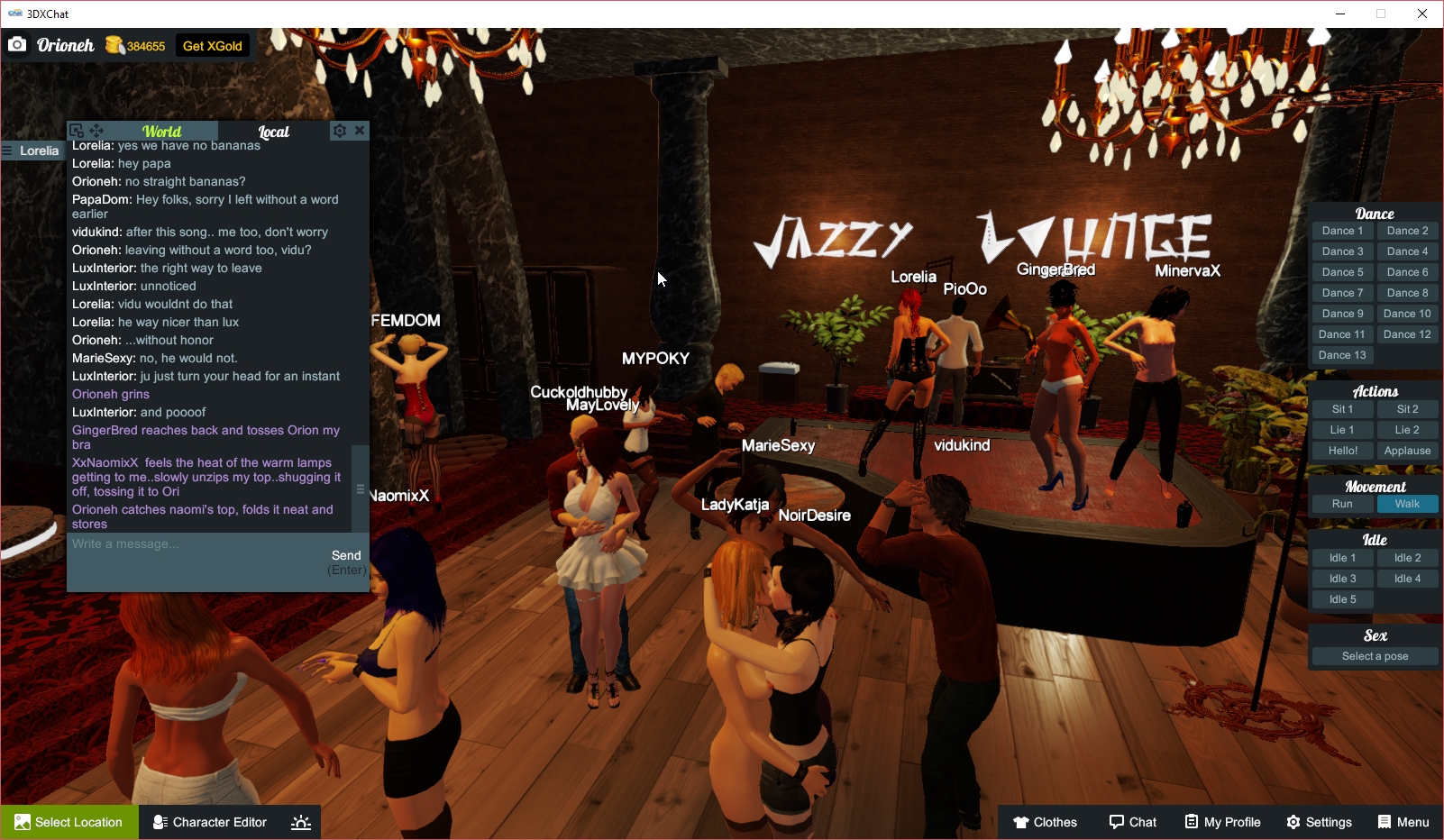Open the Clothes panel via the hanger icon
This screenshot has height=840, width=1444.
[x=1021, y=821]
